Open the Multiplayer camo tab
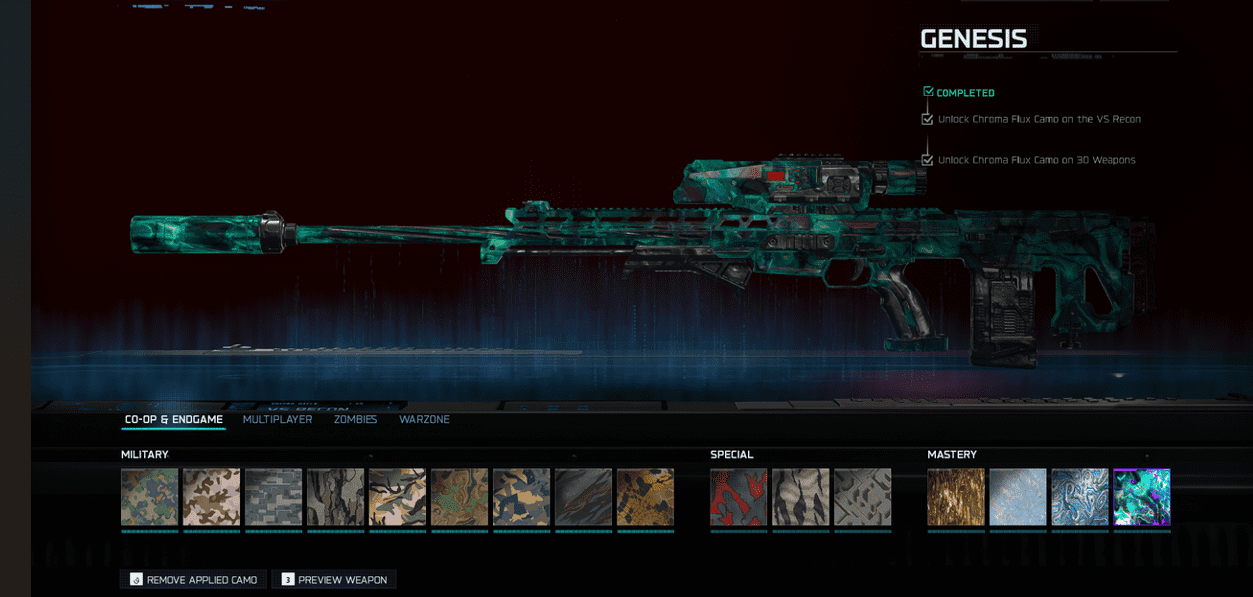Screen dimensions: 1253x597 coord(277,420)
